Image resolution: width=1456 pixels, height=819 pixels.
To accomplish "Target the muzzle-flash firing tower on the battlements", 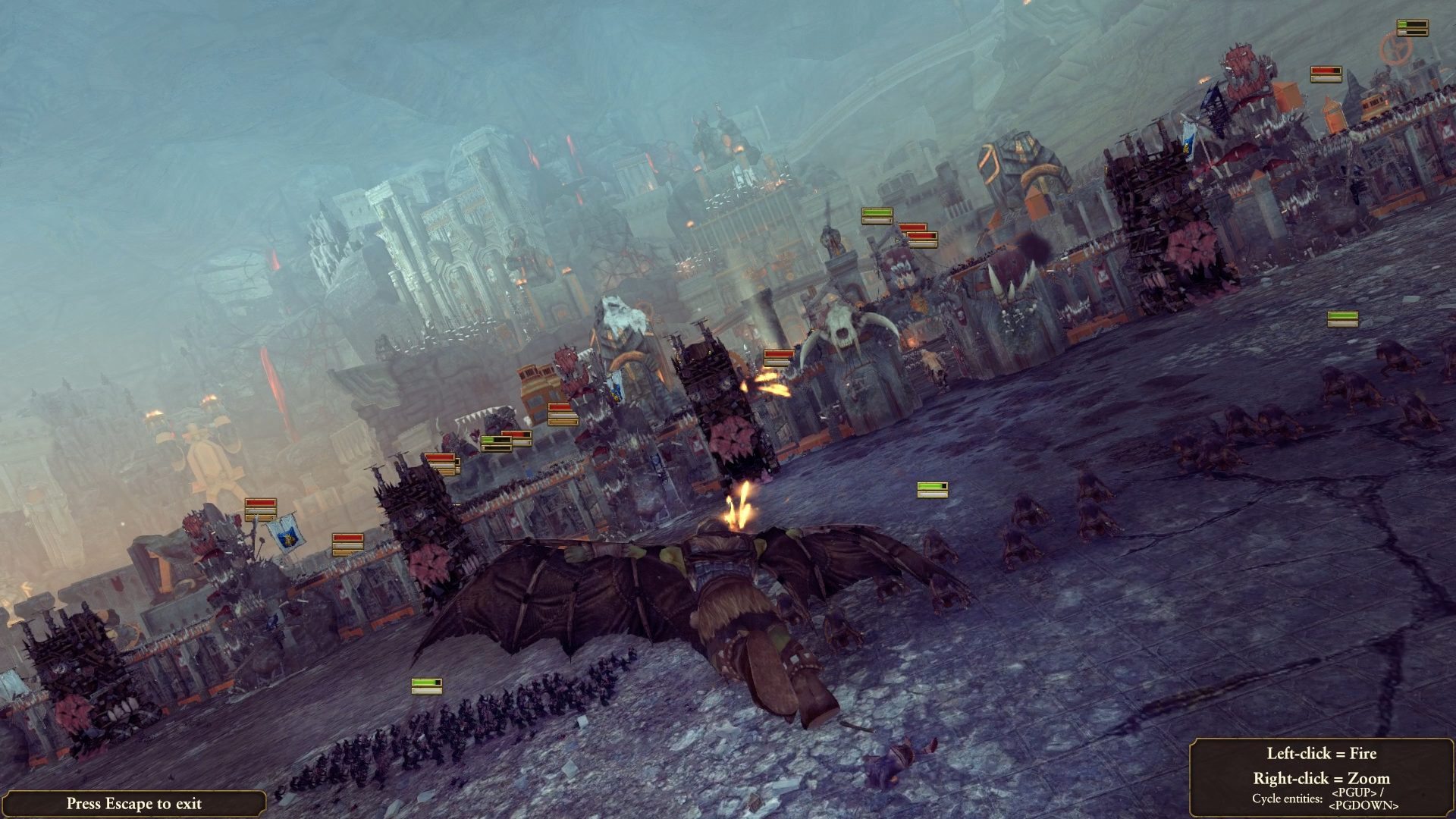I will (x=770, y=383).
